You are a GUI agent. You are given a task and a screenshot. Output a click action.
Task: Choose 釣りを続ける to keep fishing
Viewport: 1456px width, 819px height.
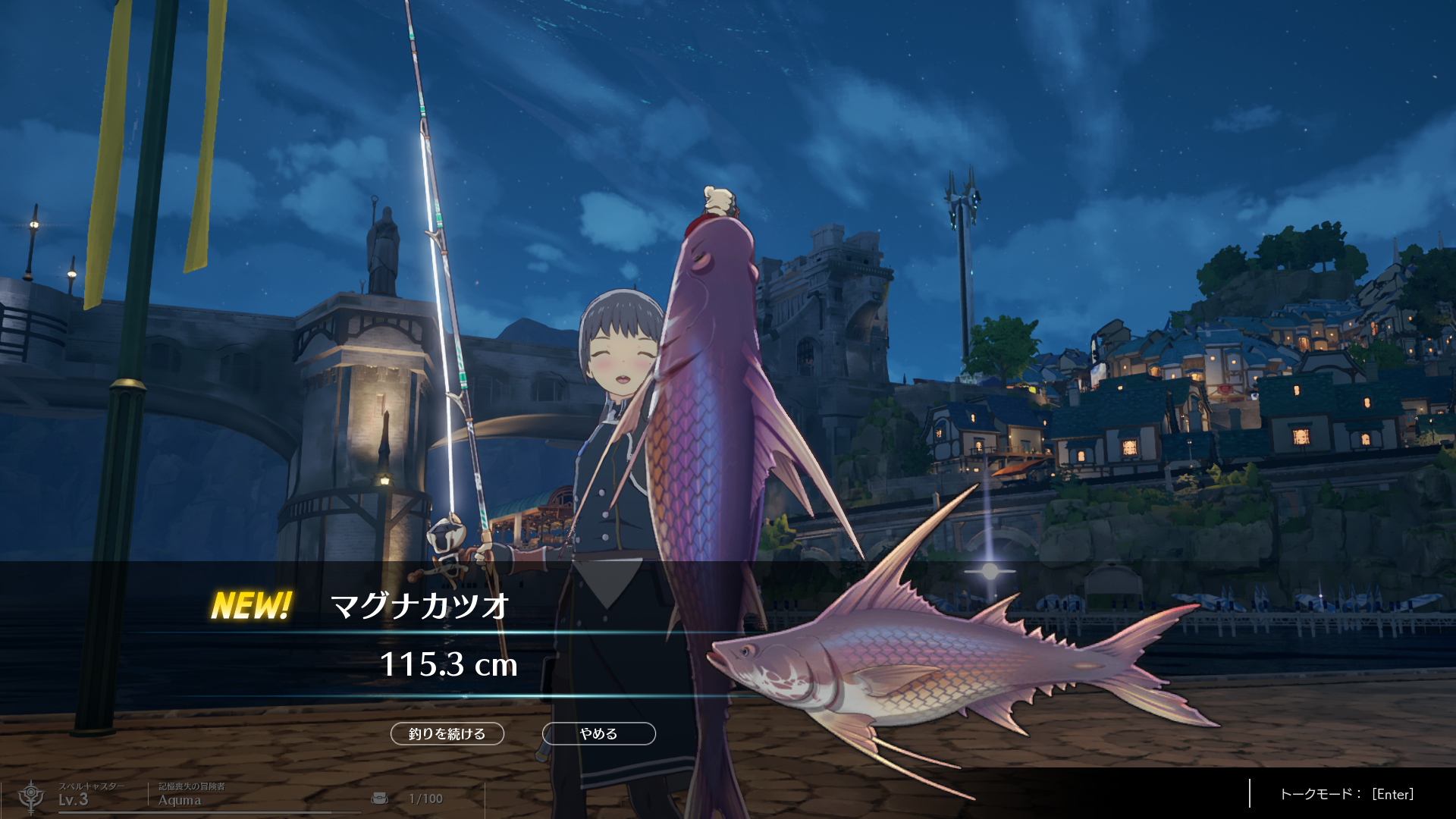447,733
